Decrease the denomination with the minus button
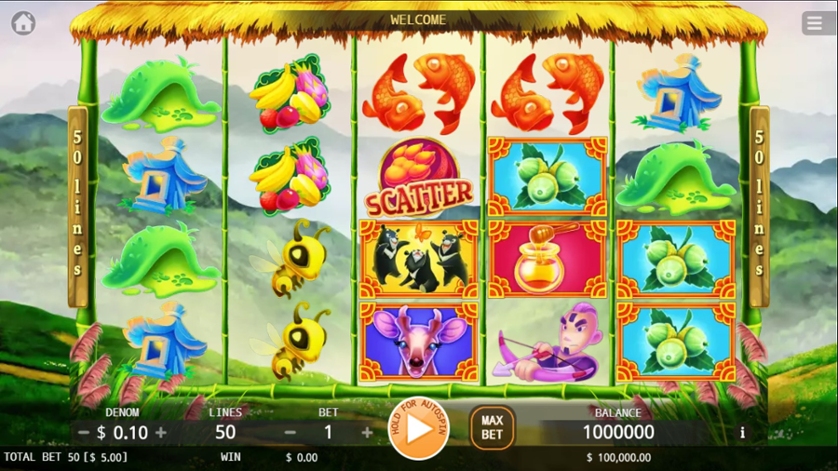Image resolution: width=838 pixels, height=471 pixels. pos(84,433)
